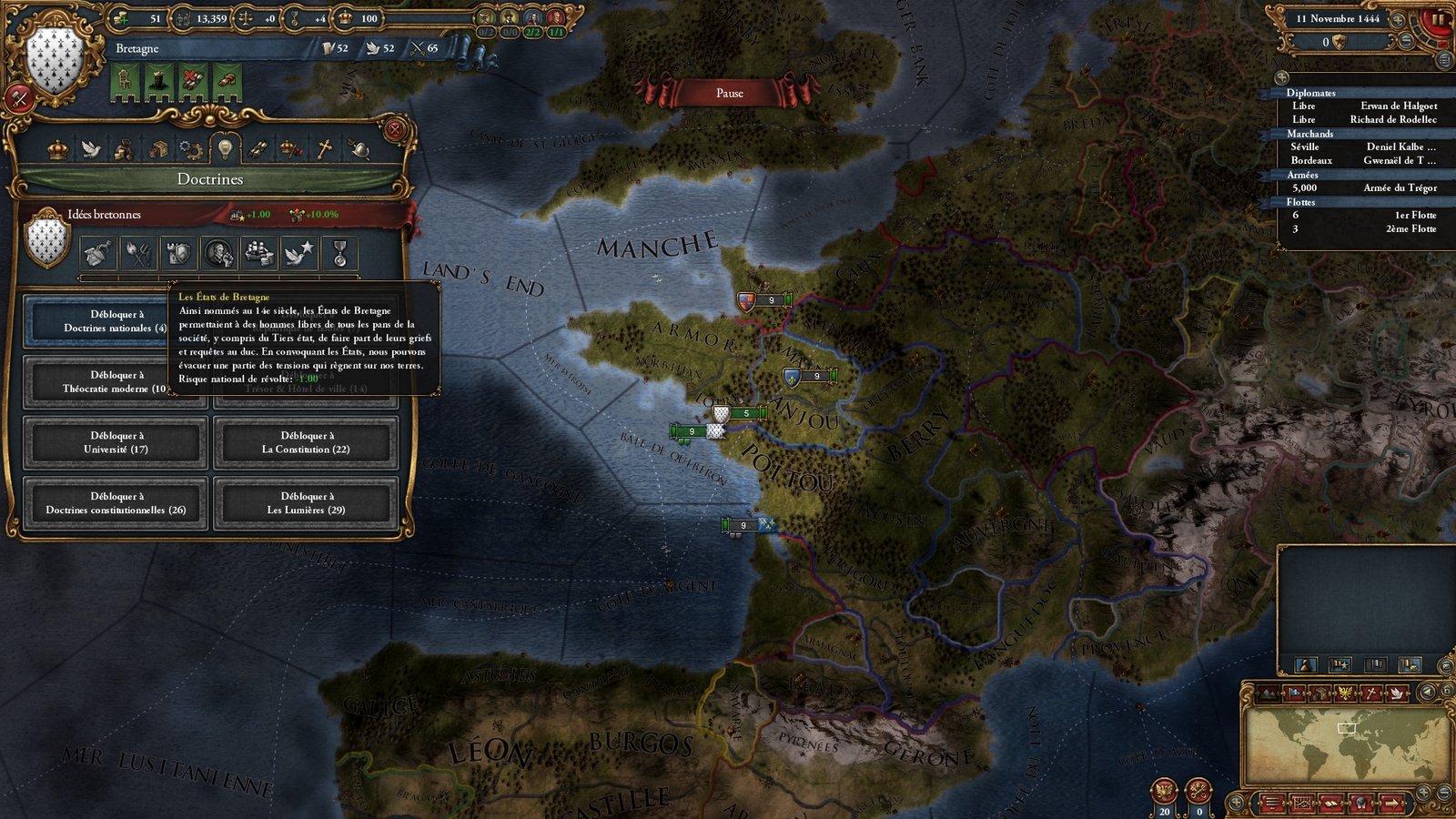The width and height of the screenshot is (1456, 819).
Task: Close the Doctrines panel
Action: tap(395, 130)
